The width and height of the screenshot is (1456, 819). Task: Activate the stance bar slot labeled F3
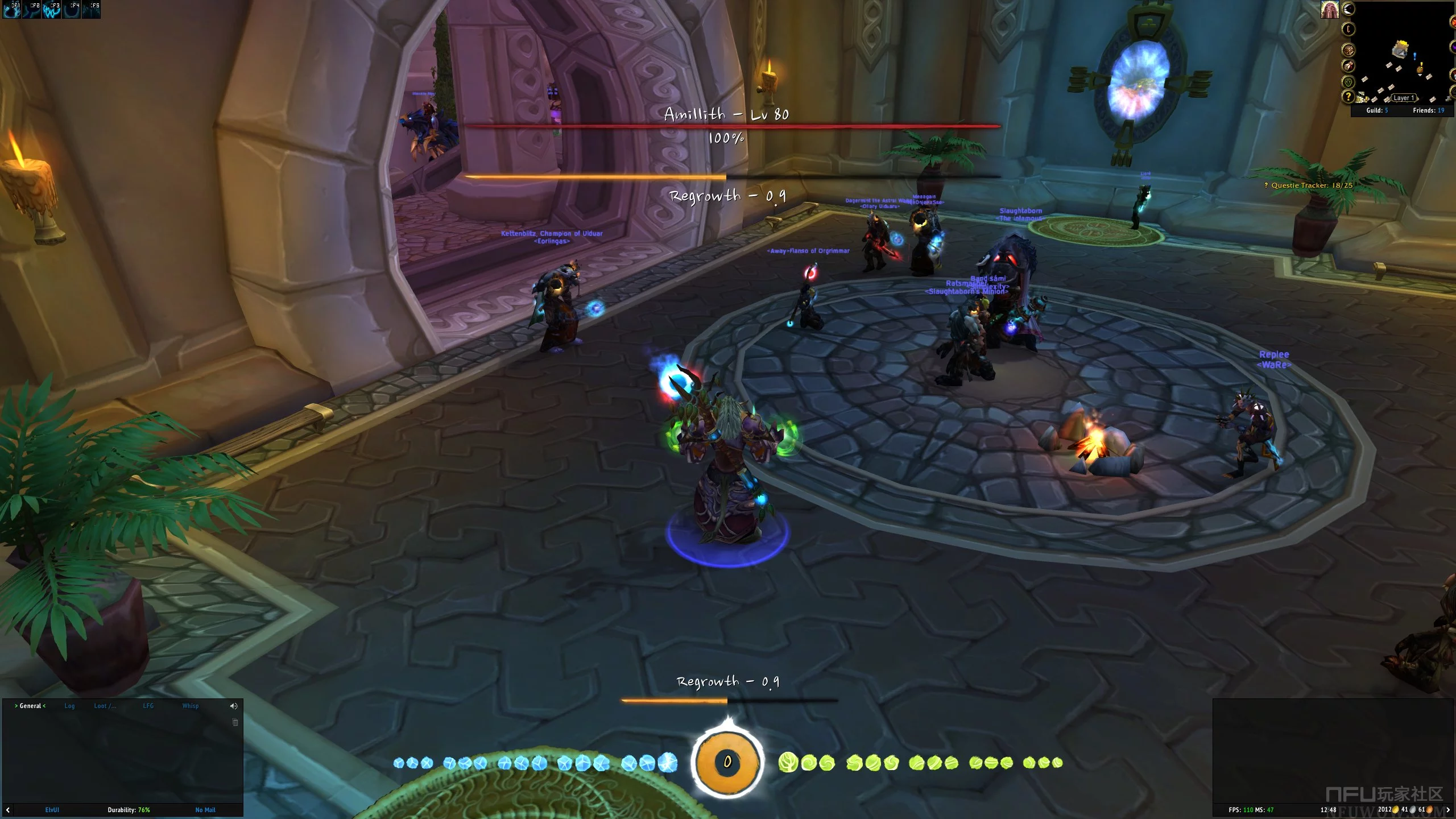click(x=52, y=10)
